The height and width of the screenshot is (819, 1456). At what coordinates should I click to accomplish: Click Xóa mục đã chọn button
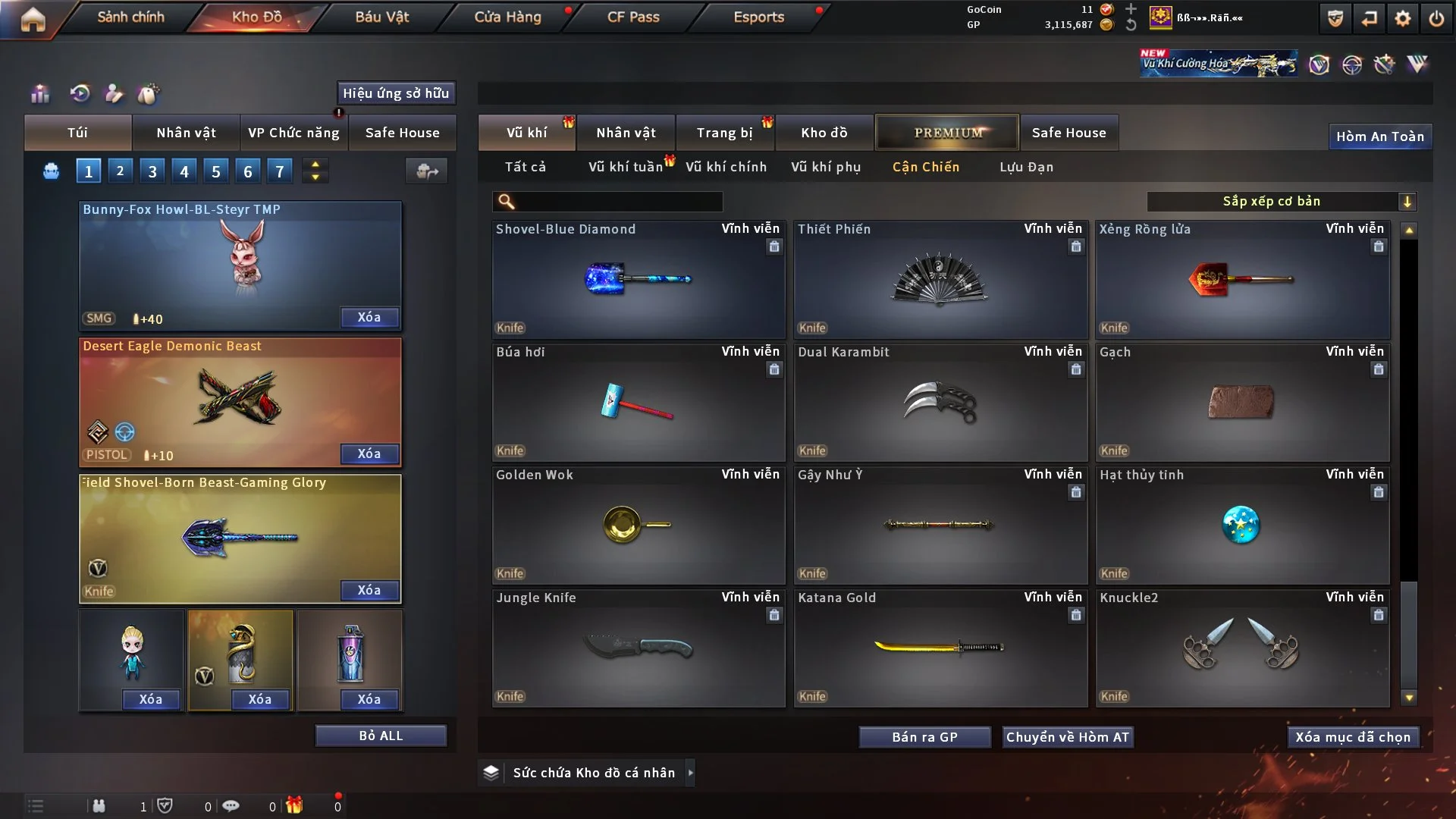[x=1353, y=737]
